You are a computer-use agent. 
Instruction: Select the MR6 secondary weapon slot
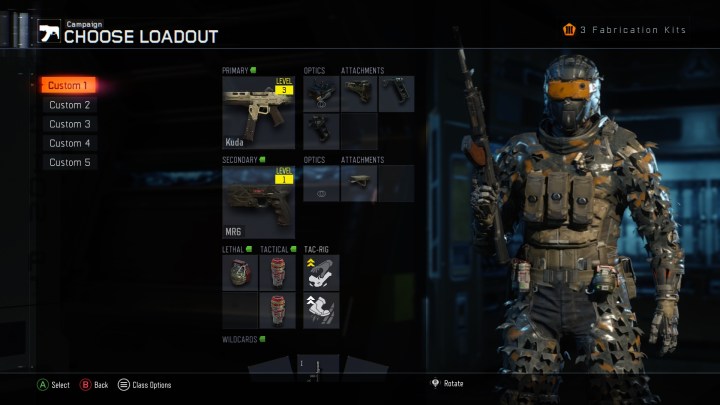tap(259, 201)
